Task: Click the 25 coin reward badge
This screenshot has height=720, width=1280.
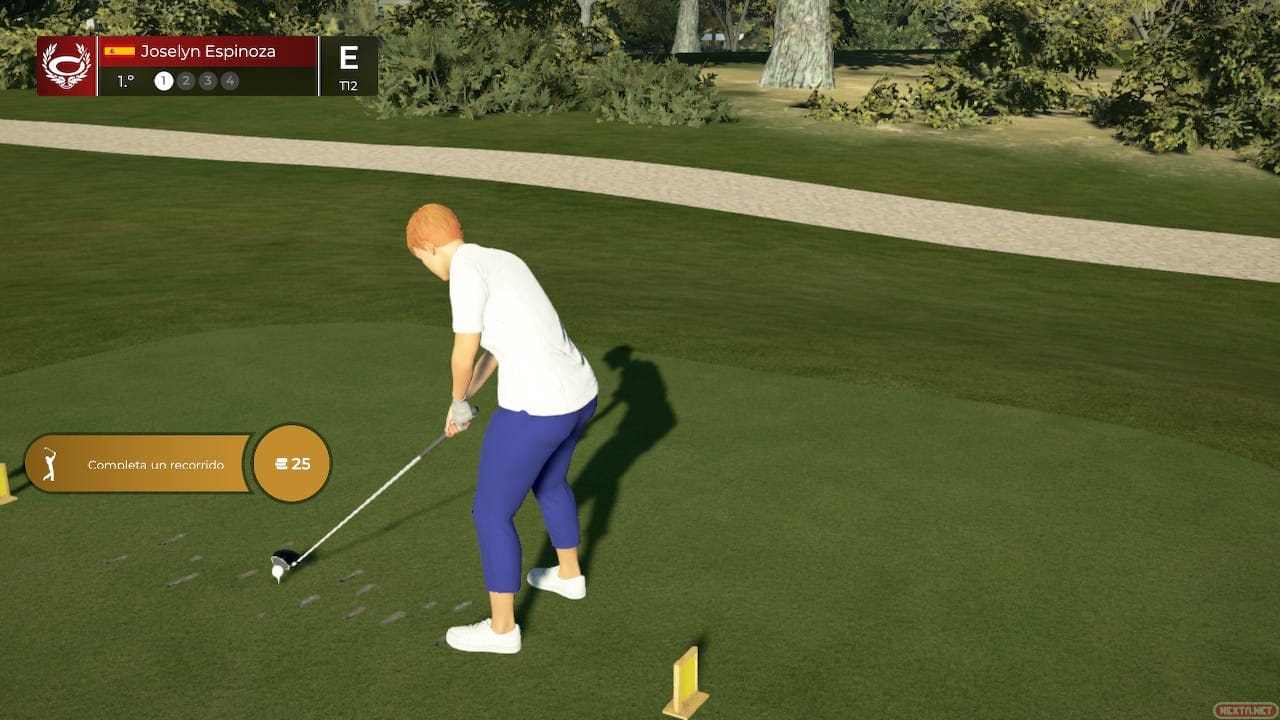Action: [x=291, y=464]
